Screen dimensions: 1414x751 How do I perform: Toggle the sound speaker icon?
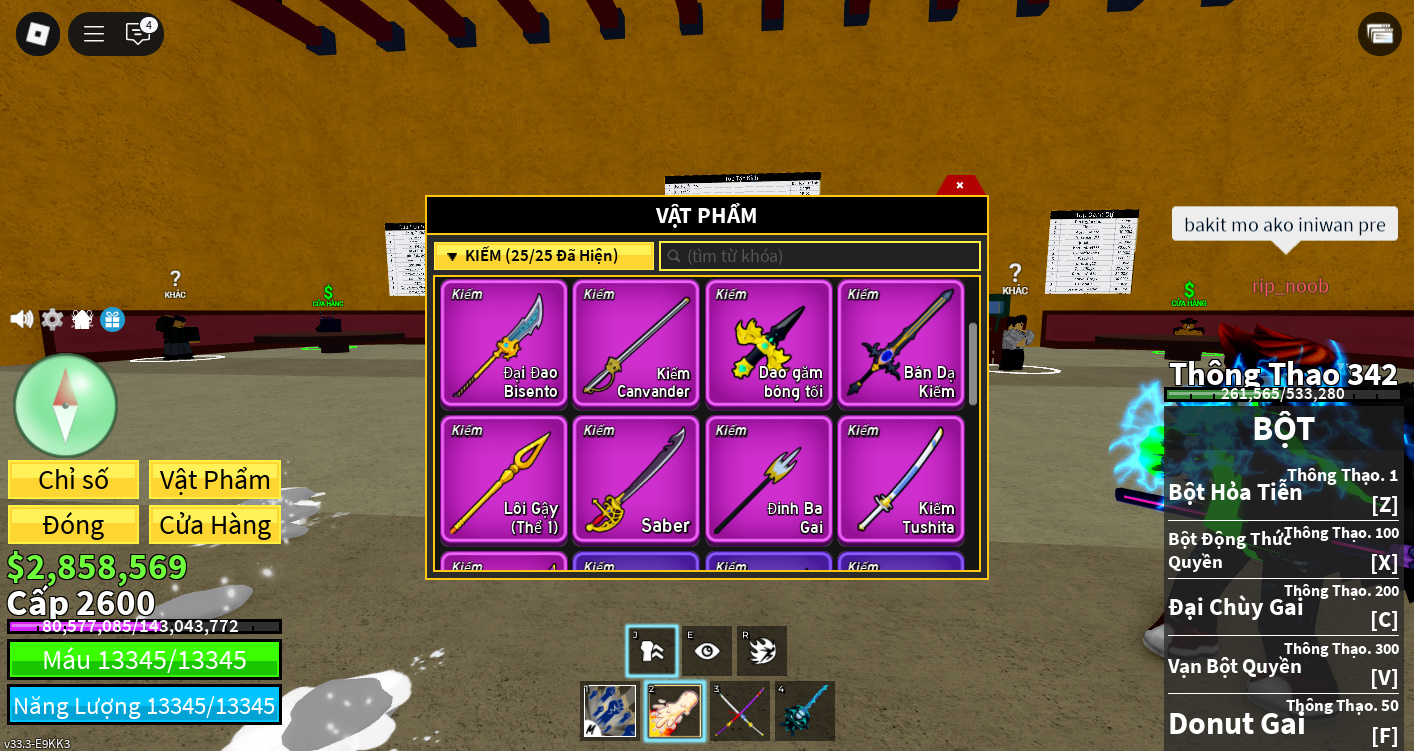[x=21, y=319]
